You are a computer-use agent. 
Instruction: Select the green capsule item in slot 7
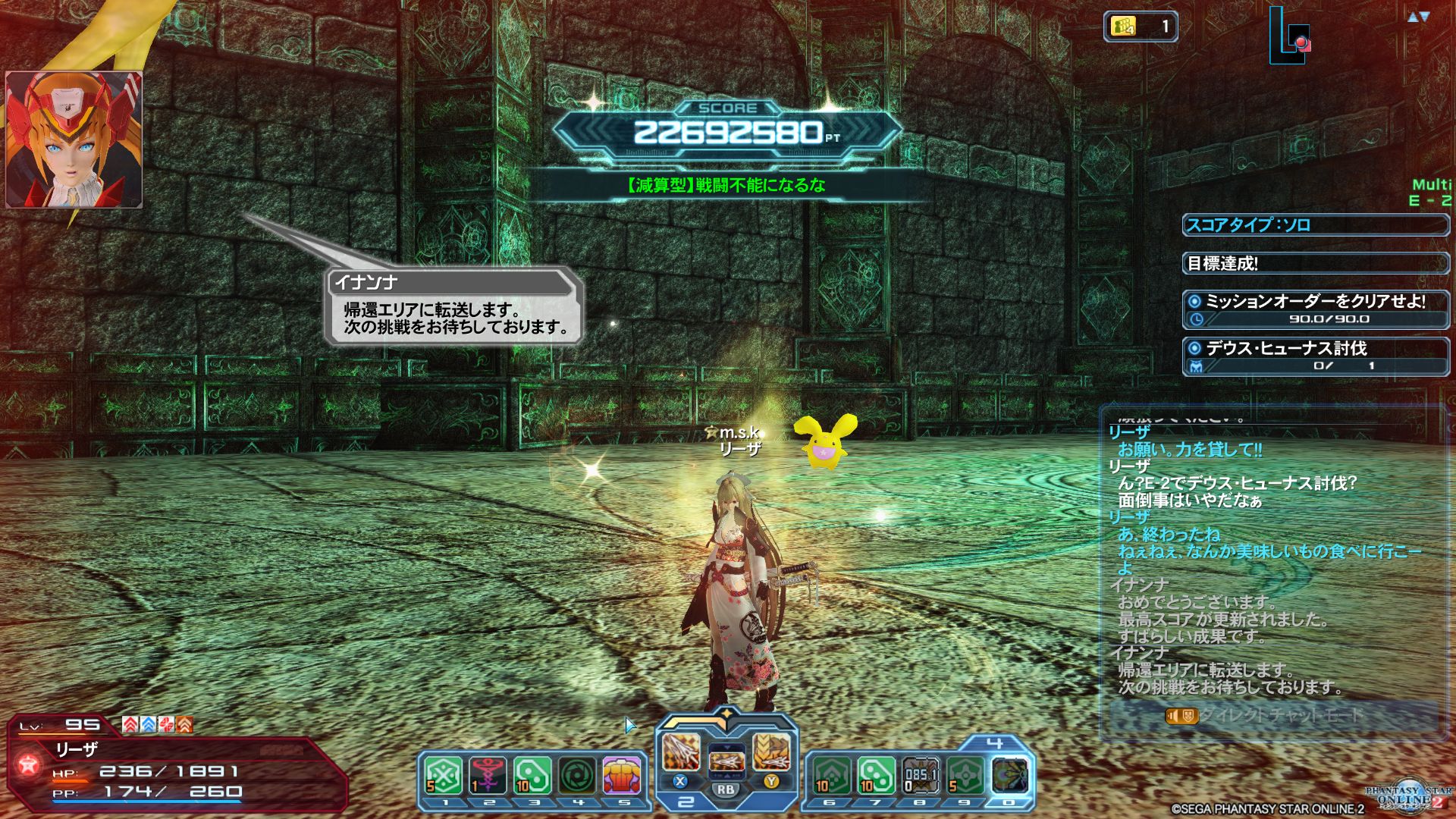pyautogui.click(x=876, y=776)
